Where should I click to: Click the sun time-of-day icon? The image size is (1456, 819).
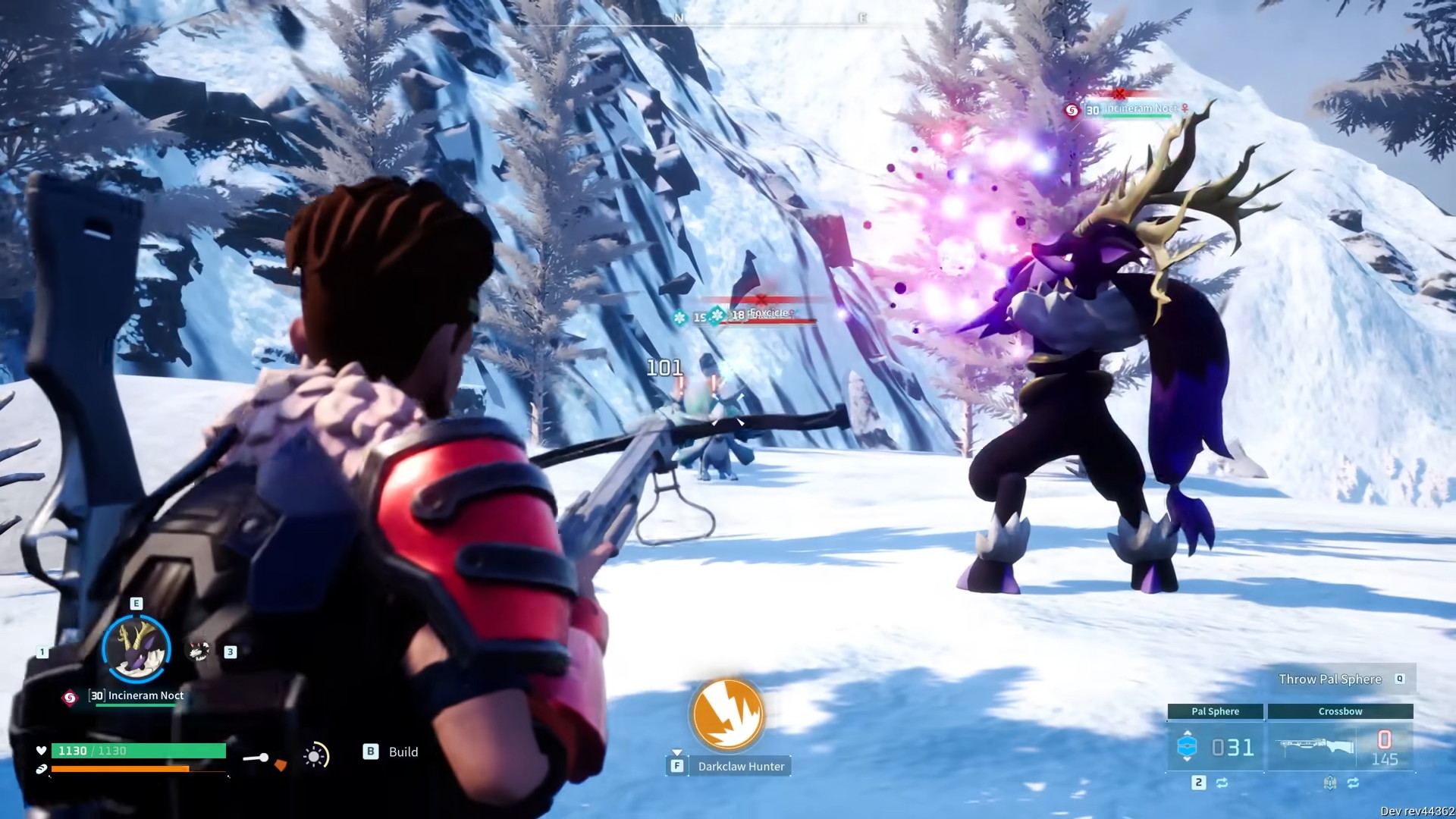coord(315,755)
